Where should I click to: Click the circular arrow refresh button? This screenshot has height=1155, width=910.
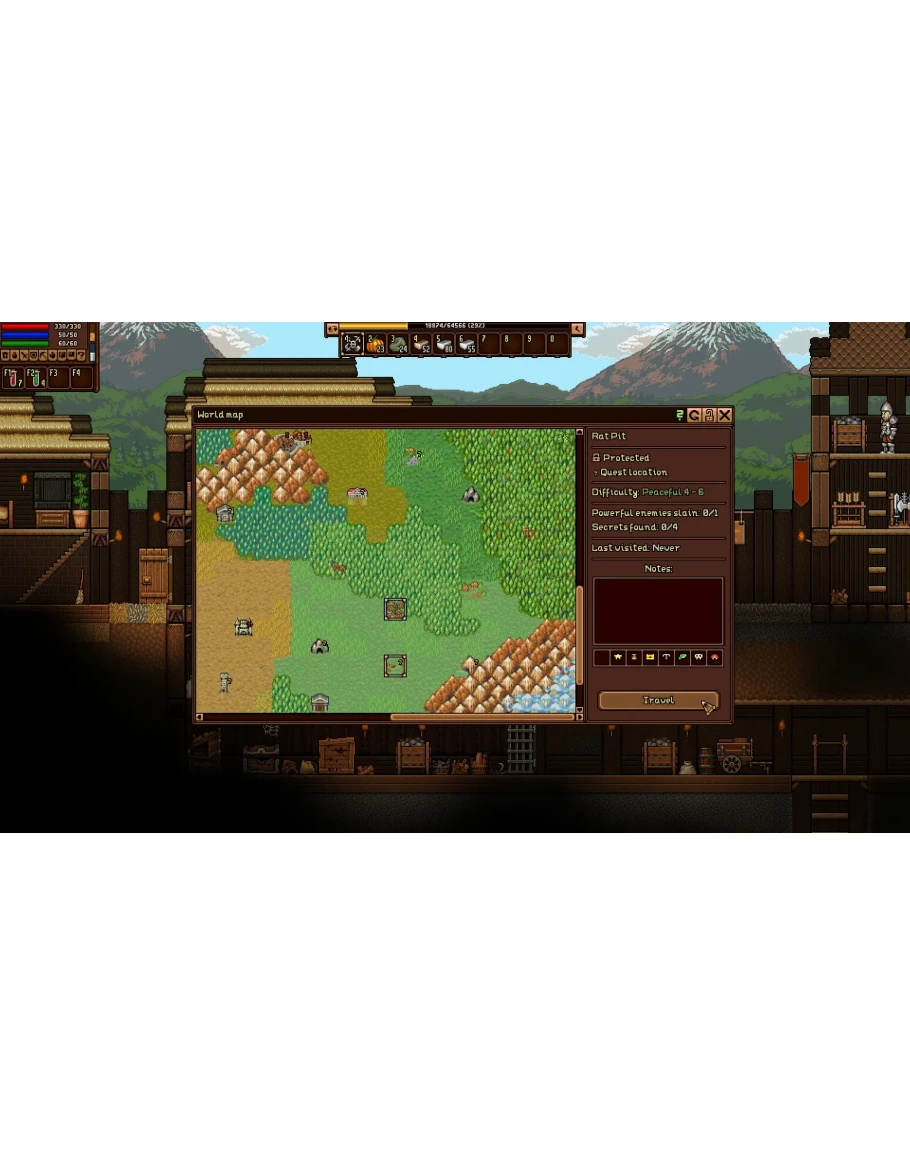click(x=694, y=415)
